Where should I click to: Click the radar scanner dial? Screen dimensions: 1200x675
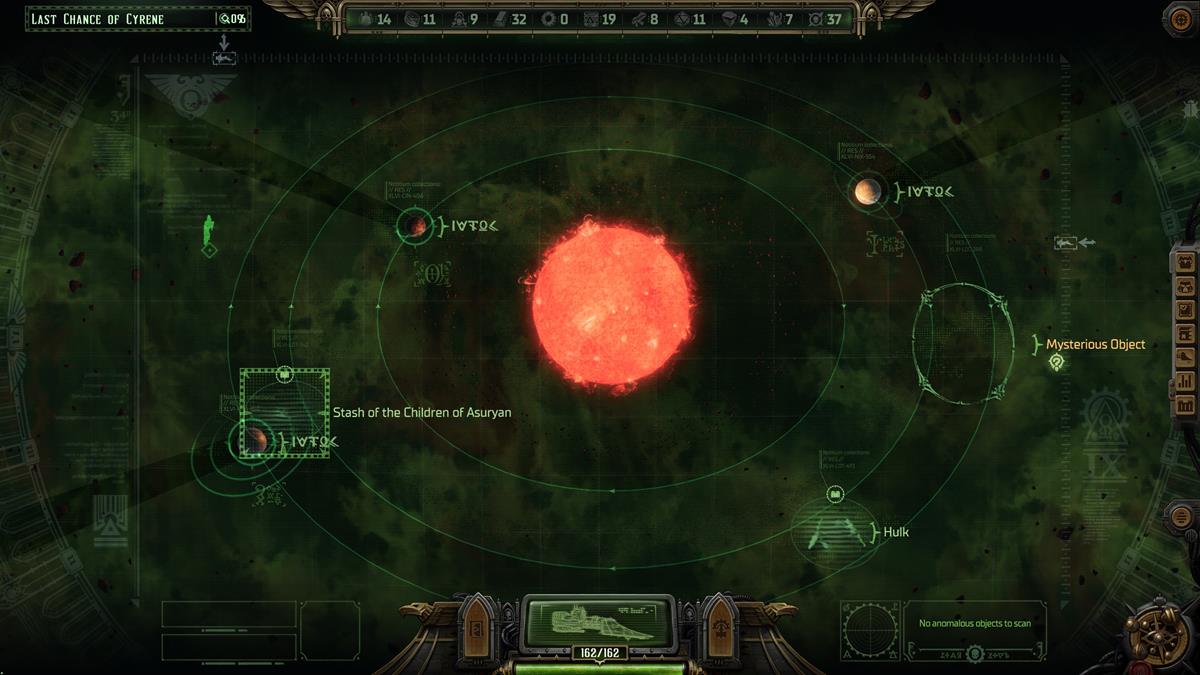[x=869, y=631]
